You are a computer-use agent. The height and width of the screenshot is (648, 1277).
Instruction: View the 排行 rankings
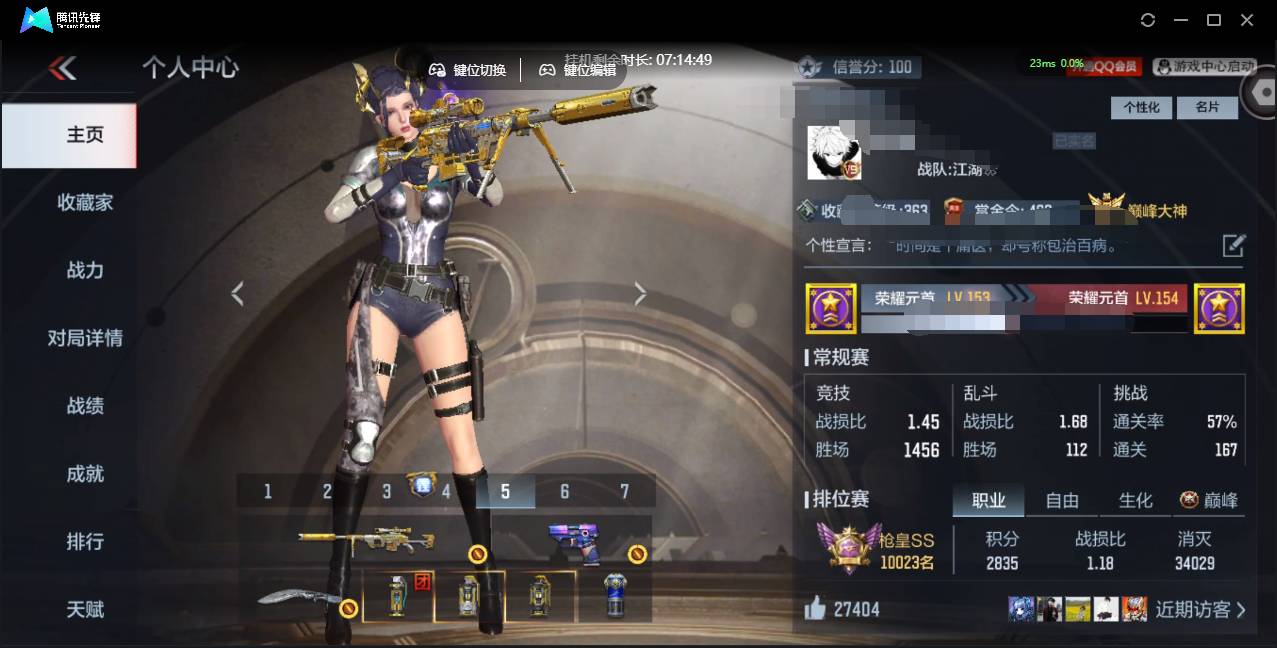tap(85, 541)
